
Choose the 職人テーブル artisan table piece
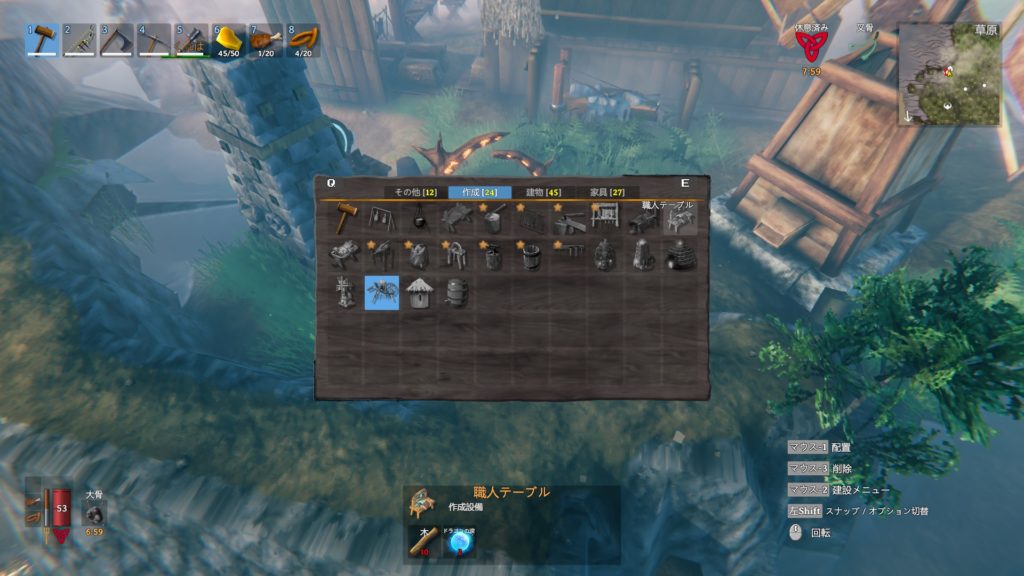click(679, 219)
